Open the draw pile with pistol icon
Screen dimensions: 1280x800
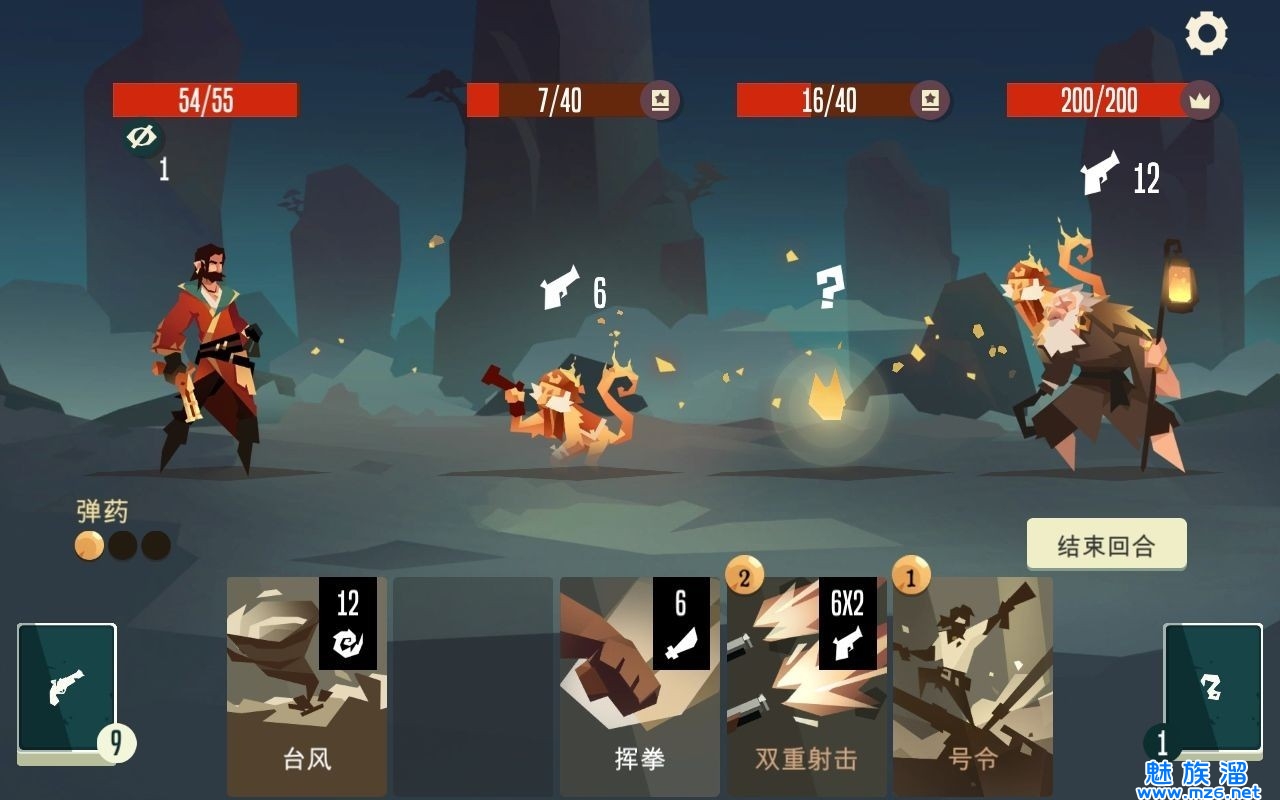[67, 688]
